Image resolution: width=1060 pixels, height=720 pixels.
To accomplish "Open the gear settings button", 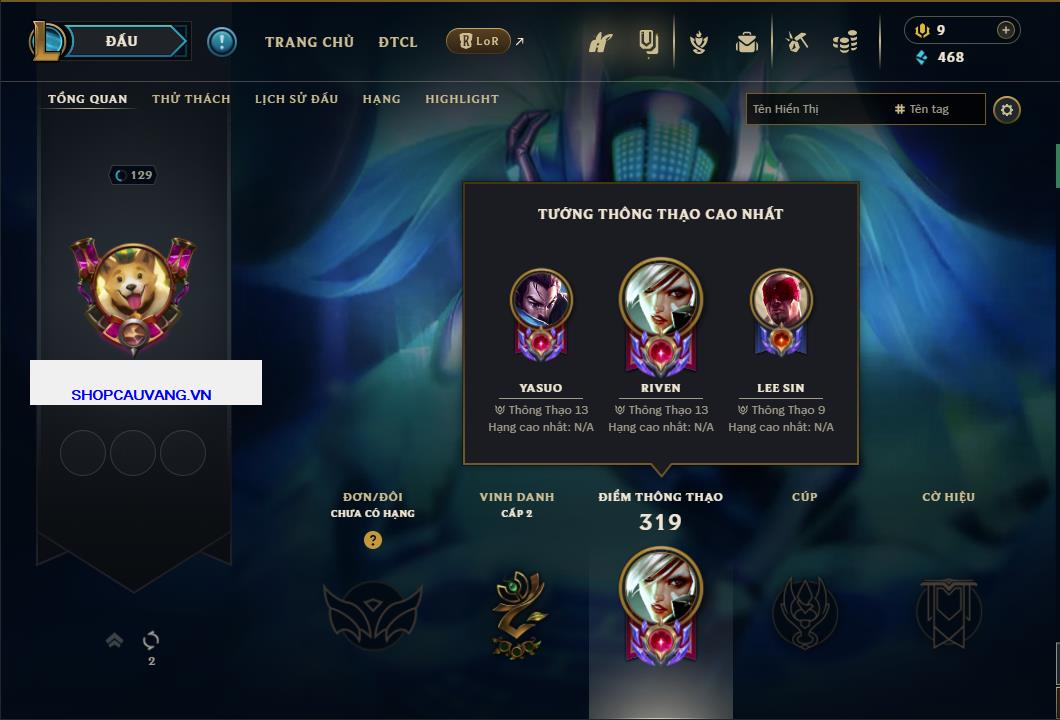I will pos(1007,109).
